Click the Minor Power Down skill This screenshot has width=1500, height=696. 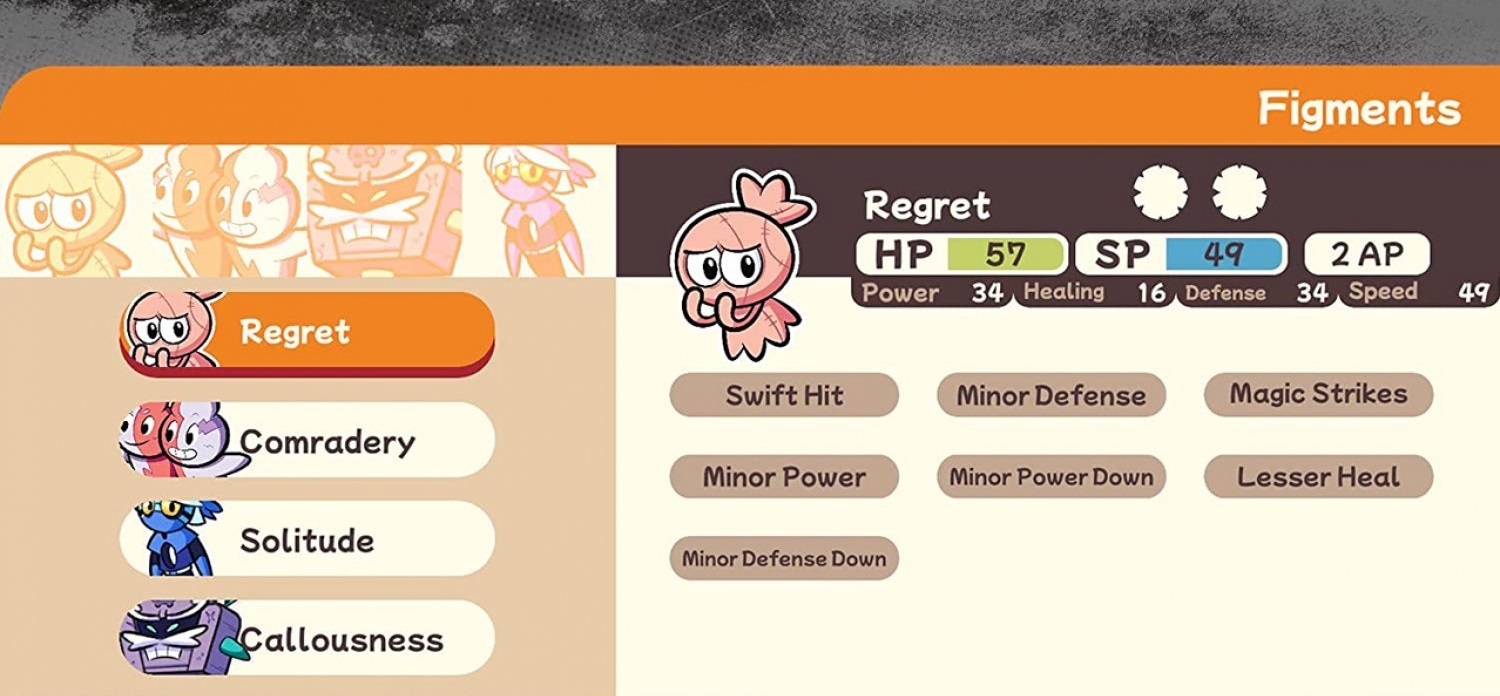[1051, 477]
